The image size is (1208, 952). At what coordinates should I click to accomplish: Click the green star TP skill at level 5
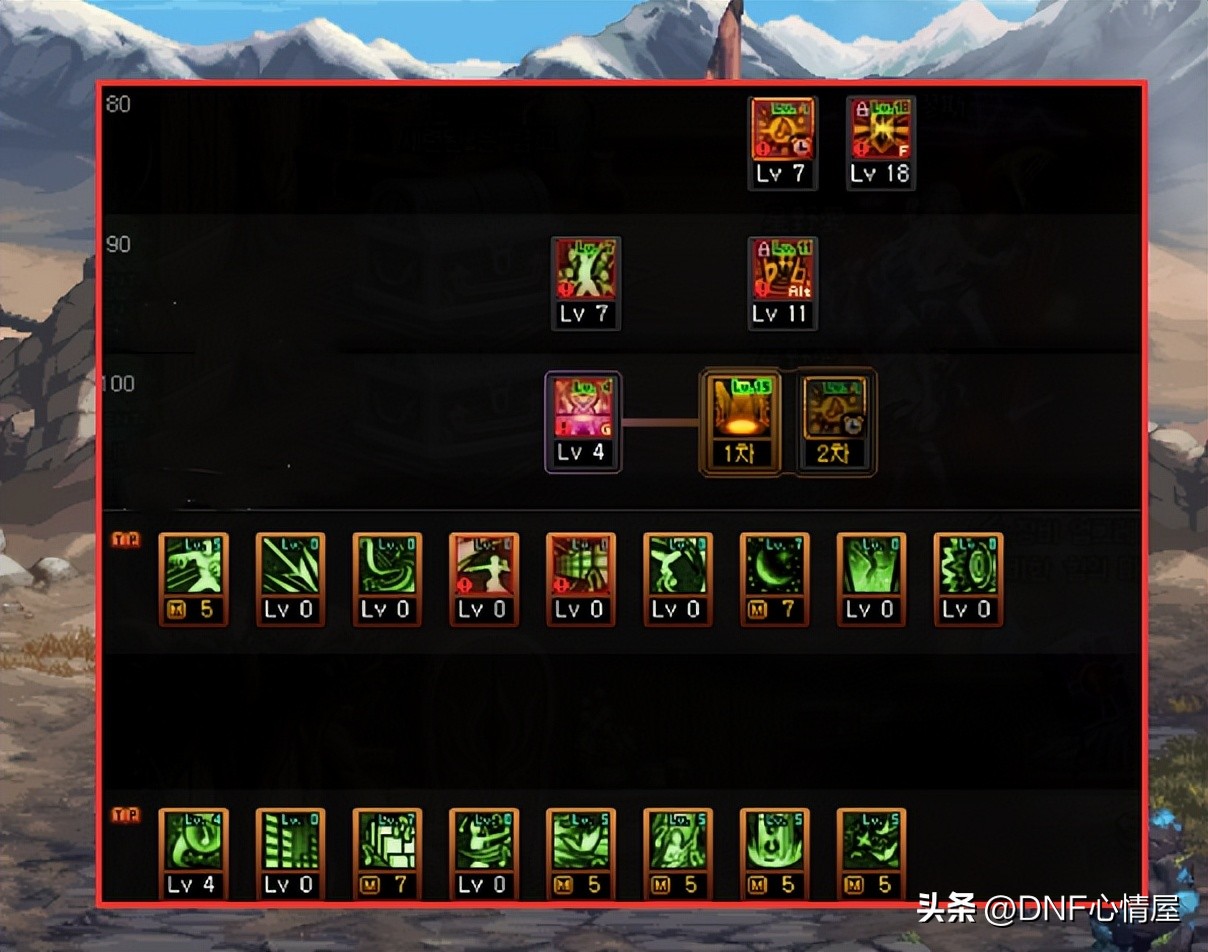[871, 842]
